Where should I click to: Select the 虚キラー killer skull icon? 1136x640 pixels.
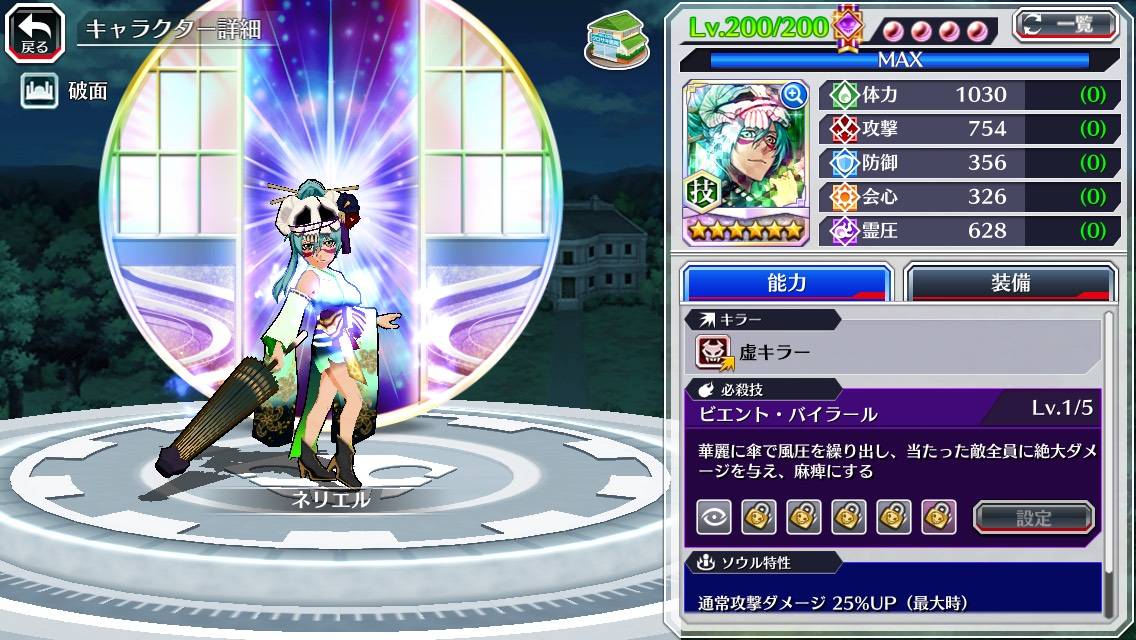point(715,352)
